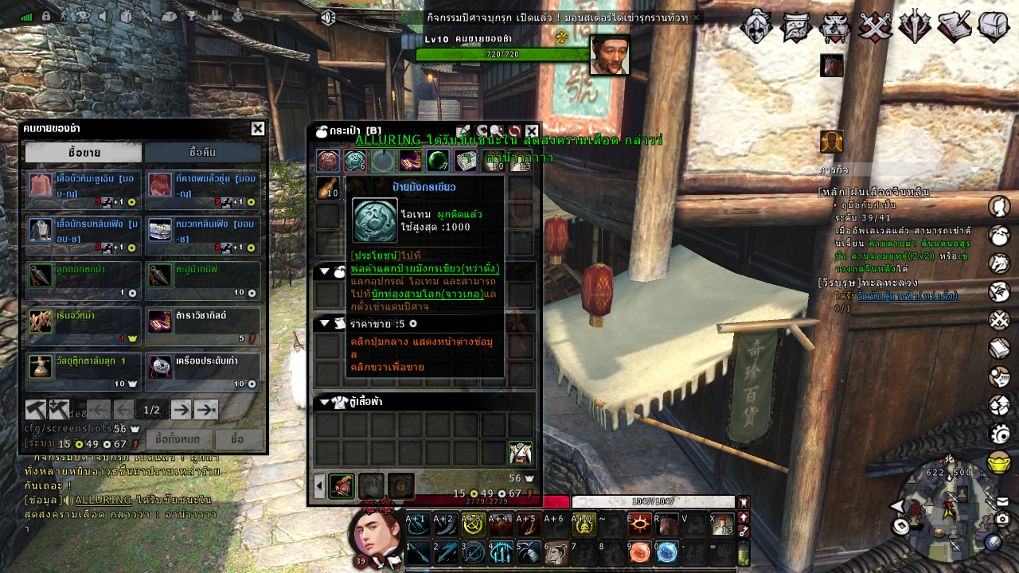Image resolution: width=1019 pixels, height=573 pixels.
Task: Select the green orb item in the bag
Action: [x=437, y=160]
